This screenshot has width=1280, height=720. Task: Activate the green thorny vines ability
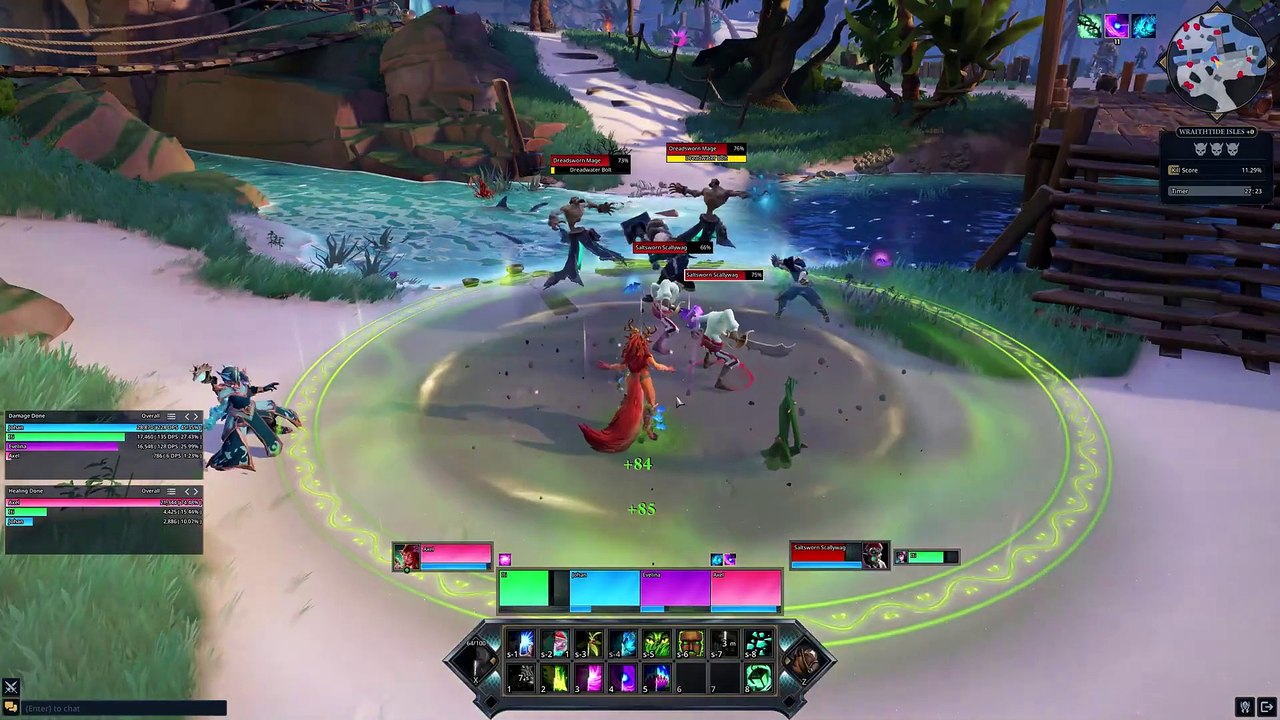click(657, 644)
